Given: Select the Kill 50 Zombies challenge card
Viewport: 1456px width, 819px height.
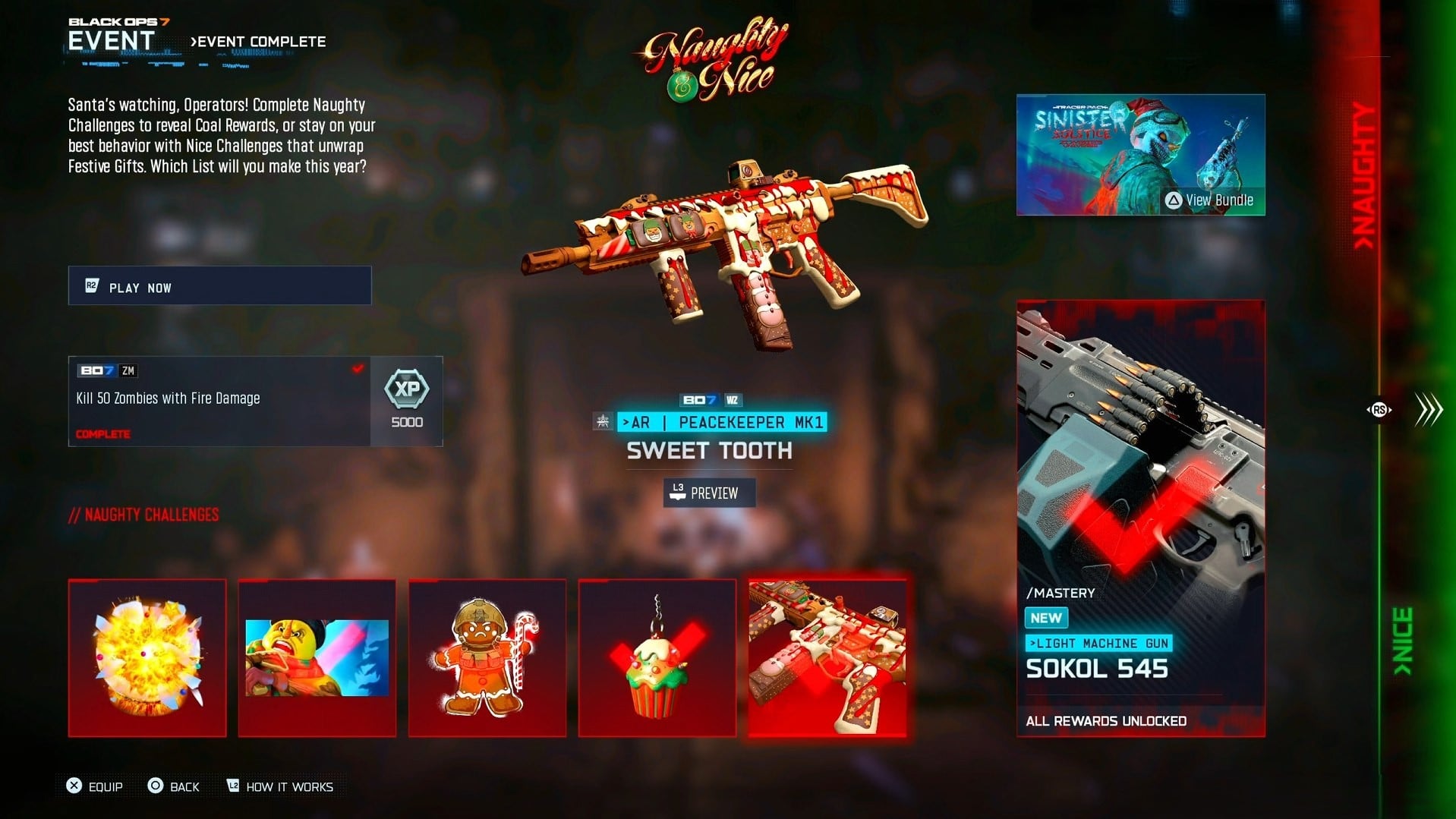Looking at the screenshot, I should point(219,401).
